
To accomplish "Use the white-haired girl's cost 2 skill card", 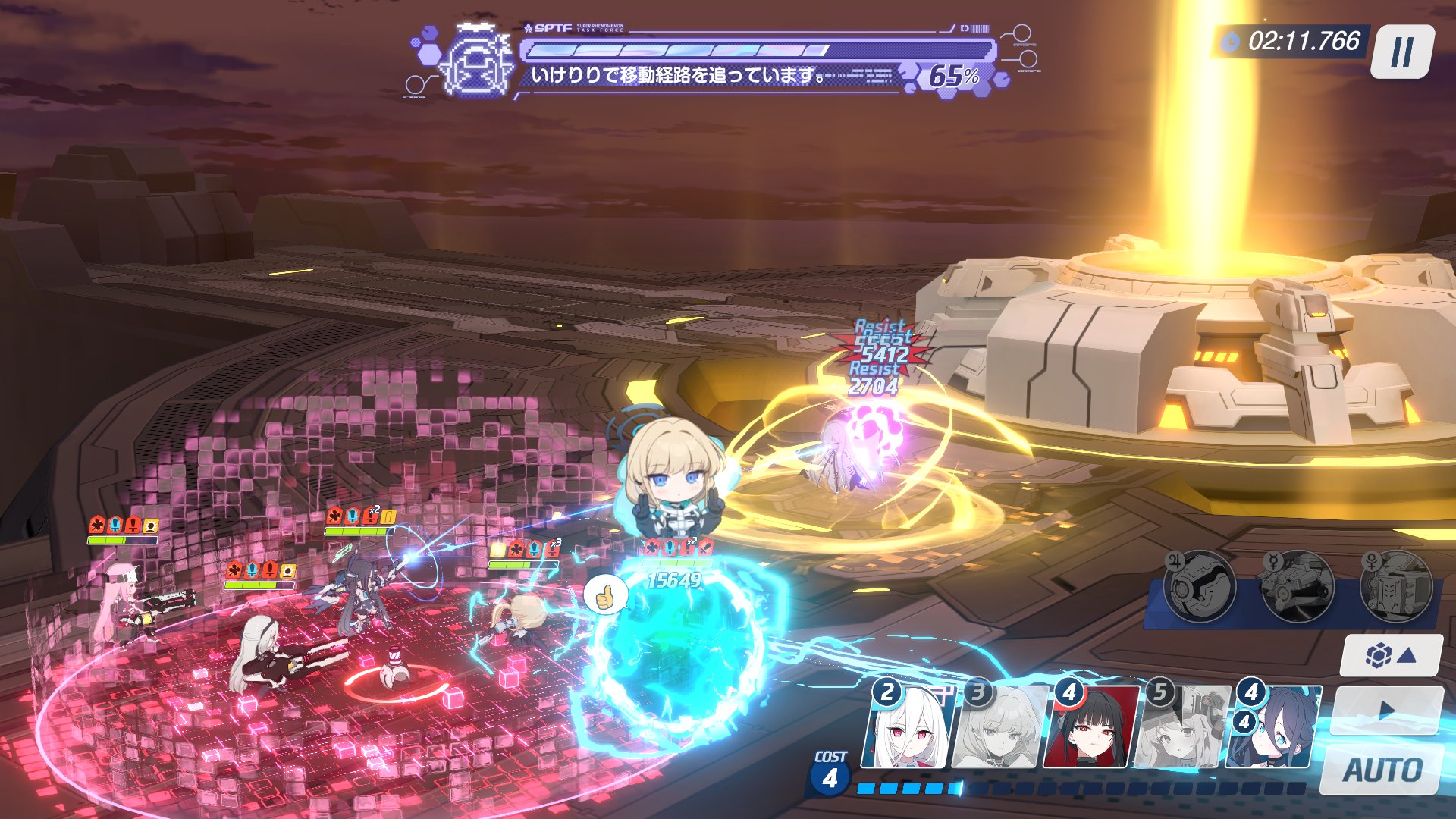I will (x=909, y=726).
